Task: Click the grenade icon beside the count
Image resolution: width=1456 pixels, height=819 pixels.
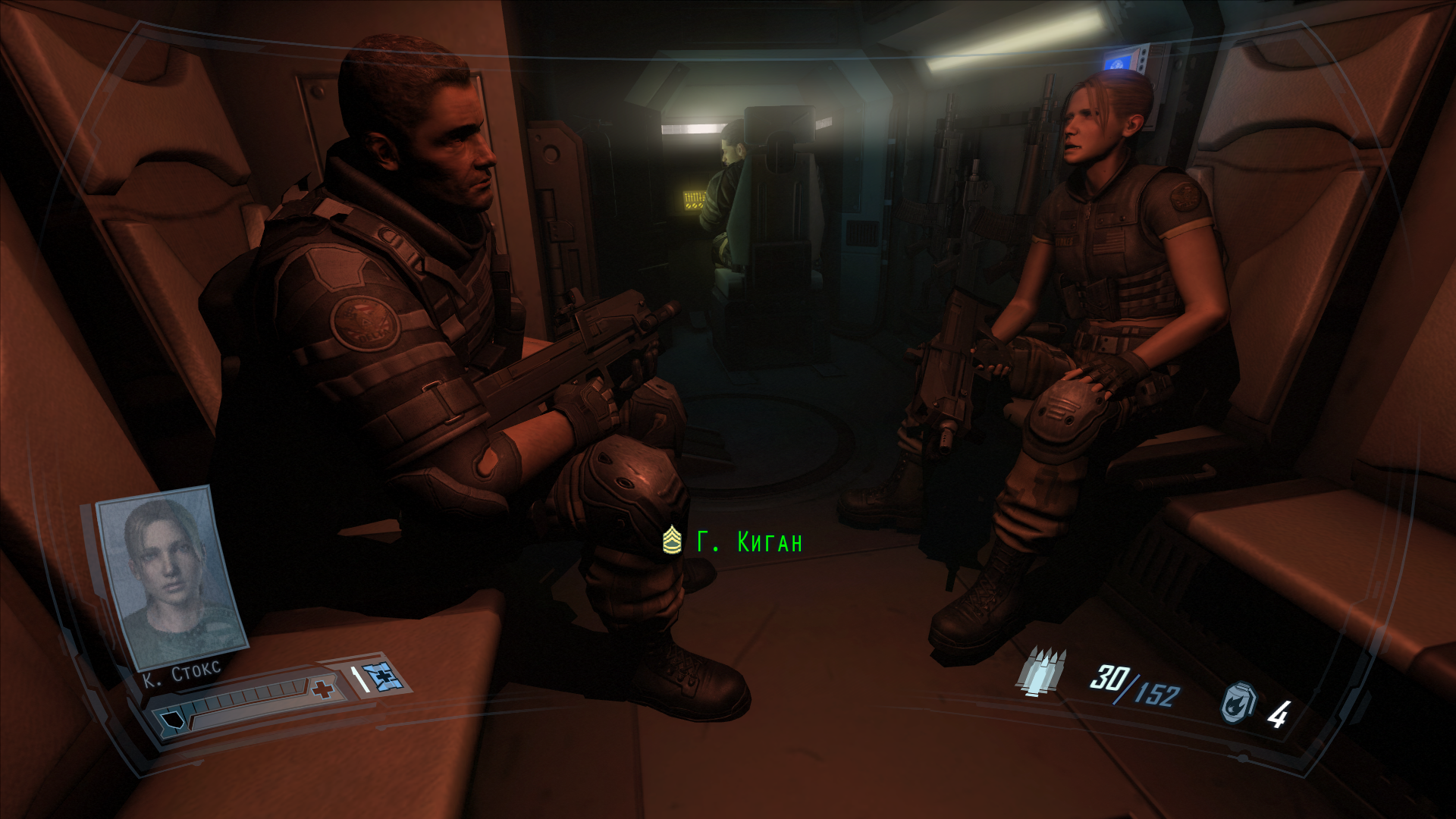Action: pyautogui.click(x=1238, y=703)
